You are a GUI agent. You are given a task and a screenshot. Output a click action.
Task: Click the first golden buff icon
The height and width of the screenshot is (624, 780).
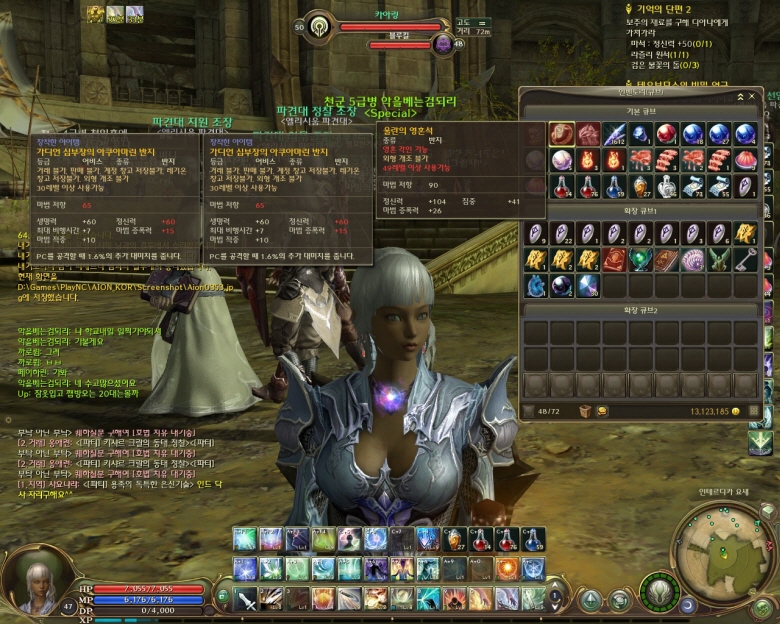[x=95, y=13]
